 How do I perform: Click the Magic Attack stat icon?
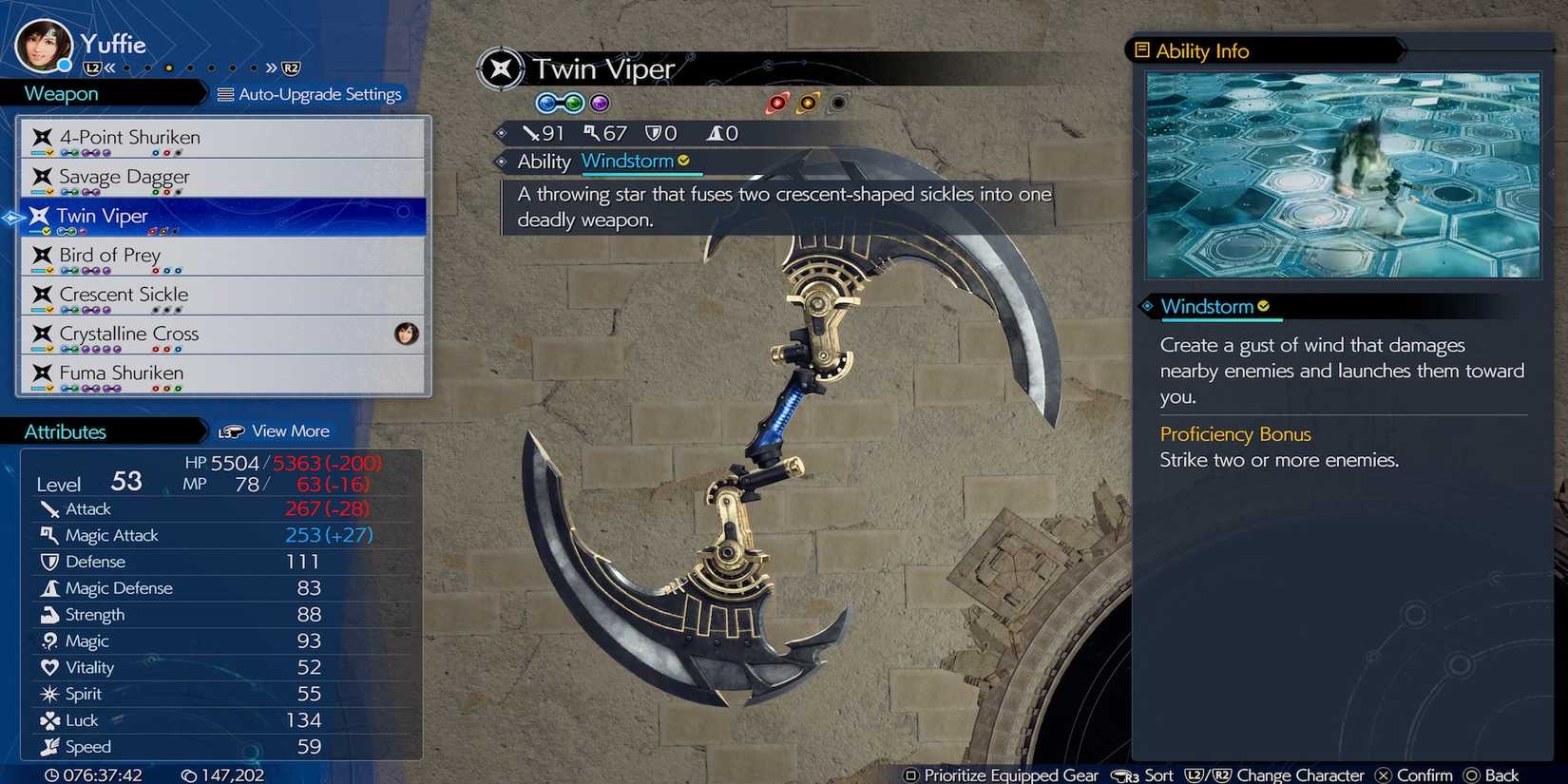49,535
